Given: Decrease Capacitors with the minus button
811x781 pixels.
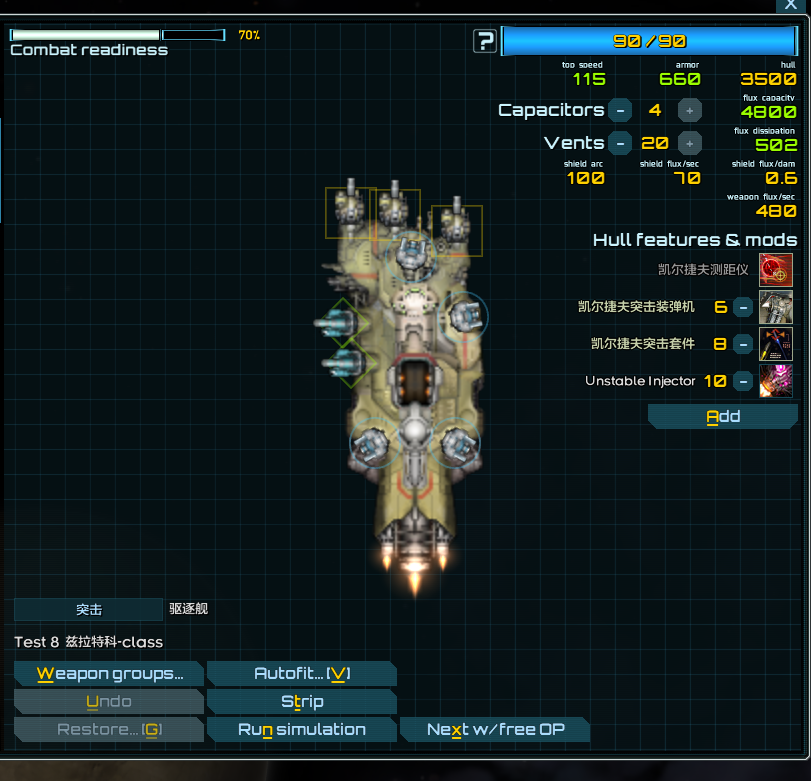Looking at the screenshot, I should pos(620,110).
